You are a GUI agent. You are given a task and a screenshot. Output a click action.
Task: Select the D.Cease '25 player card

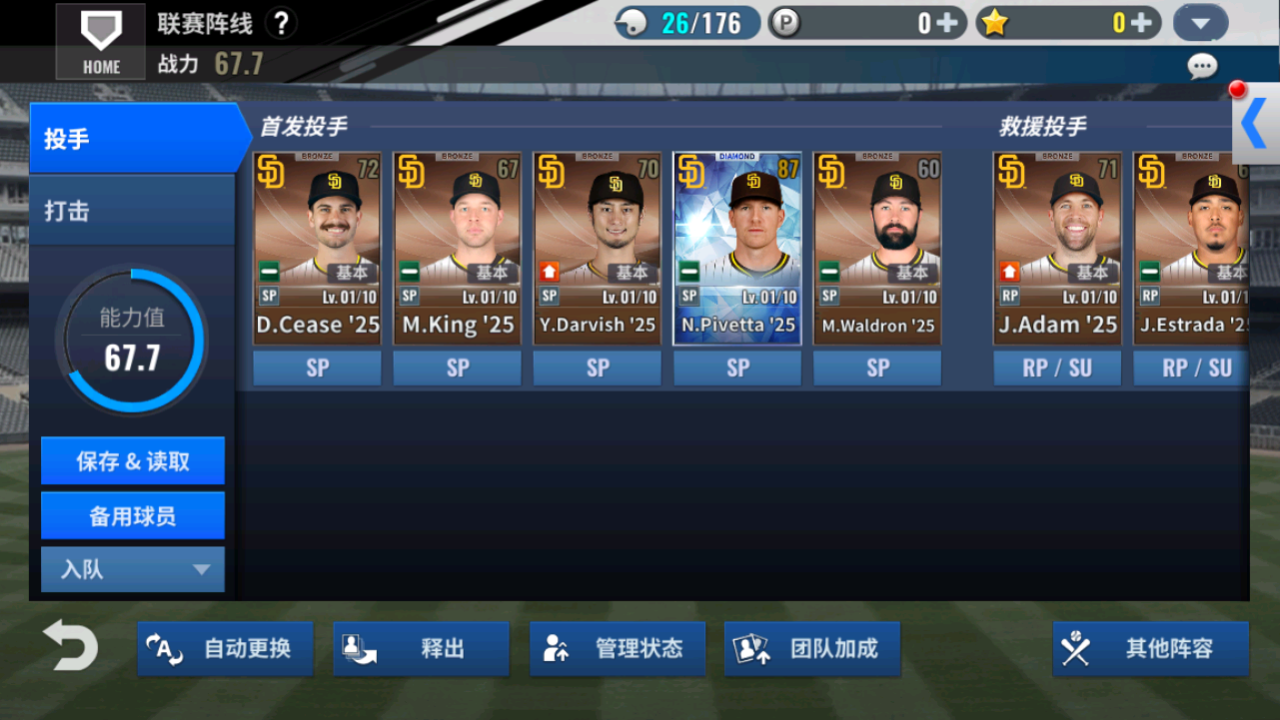317,249
